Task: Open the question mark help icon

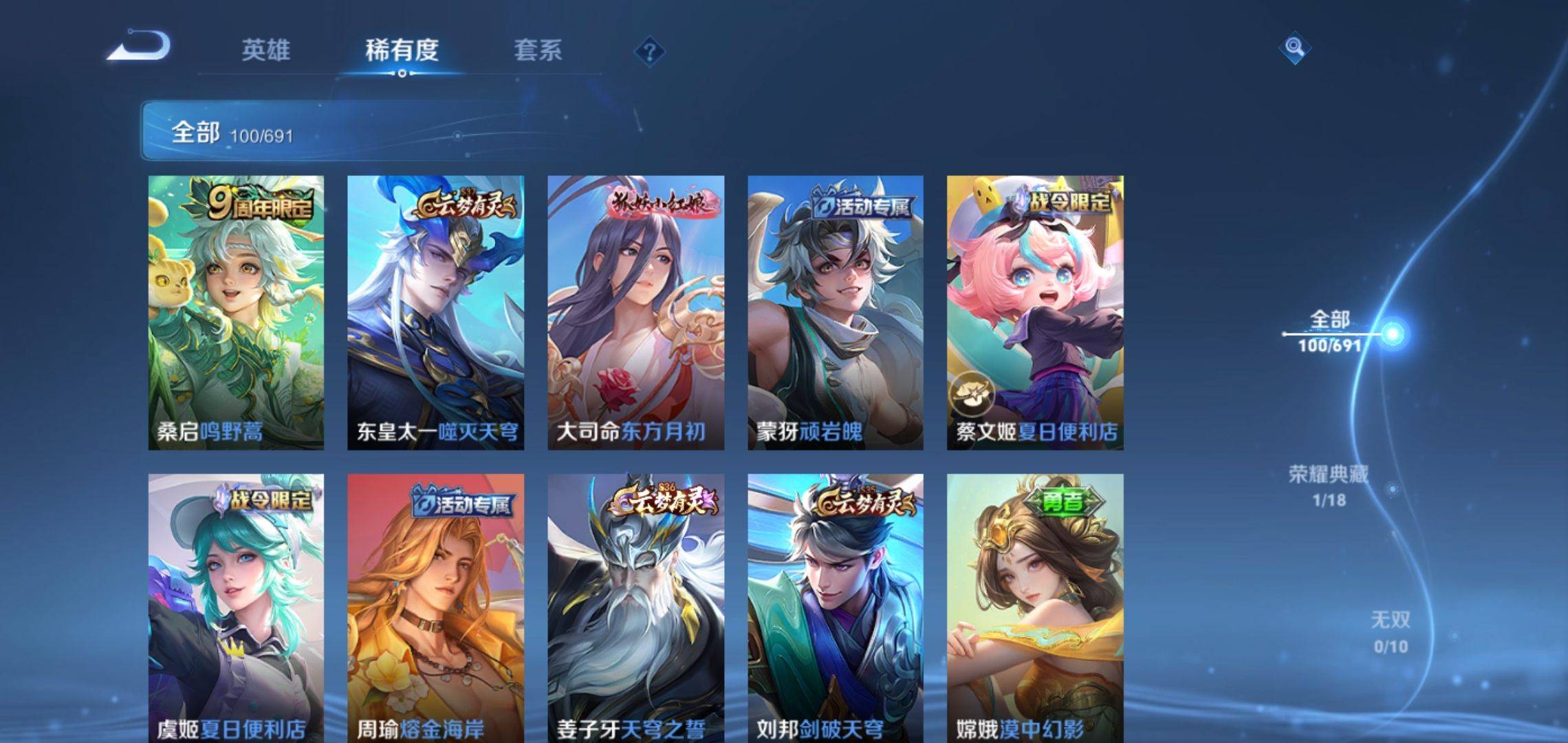Action: [x=649, y=52]
